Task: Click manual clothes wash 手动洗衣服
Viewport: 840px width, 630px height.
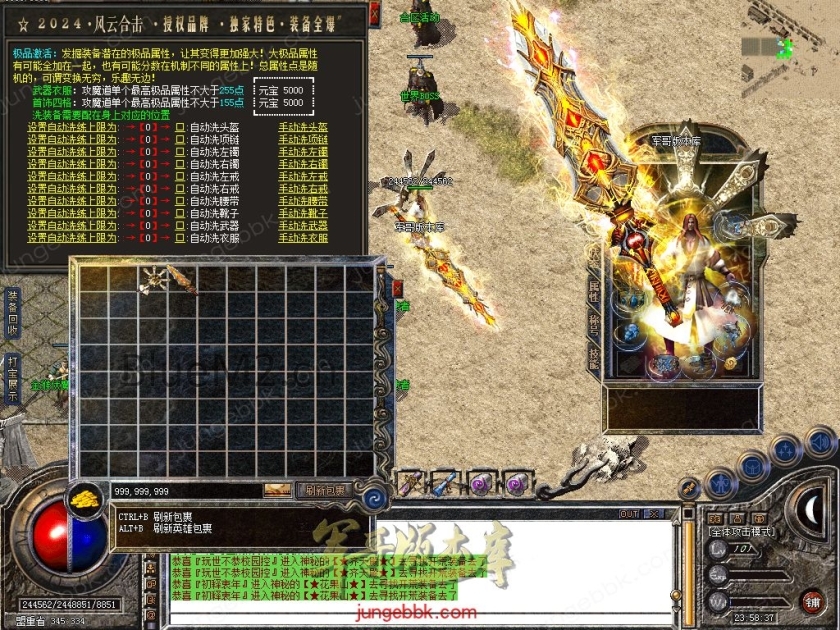Action: click(x=303, y=238)
